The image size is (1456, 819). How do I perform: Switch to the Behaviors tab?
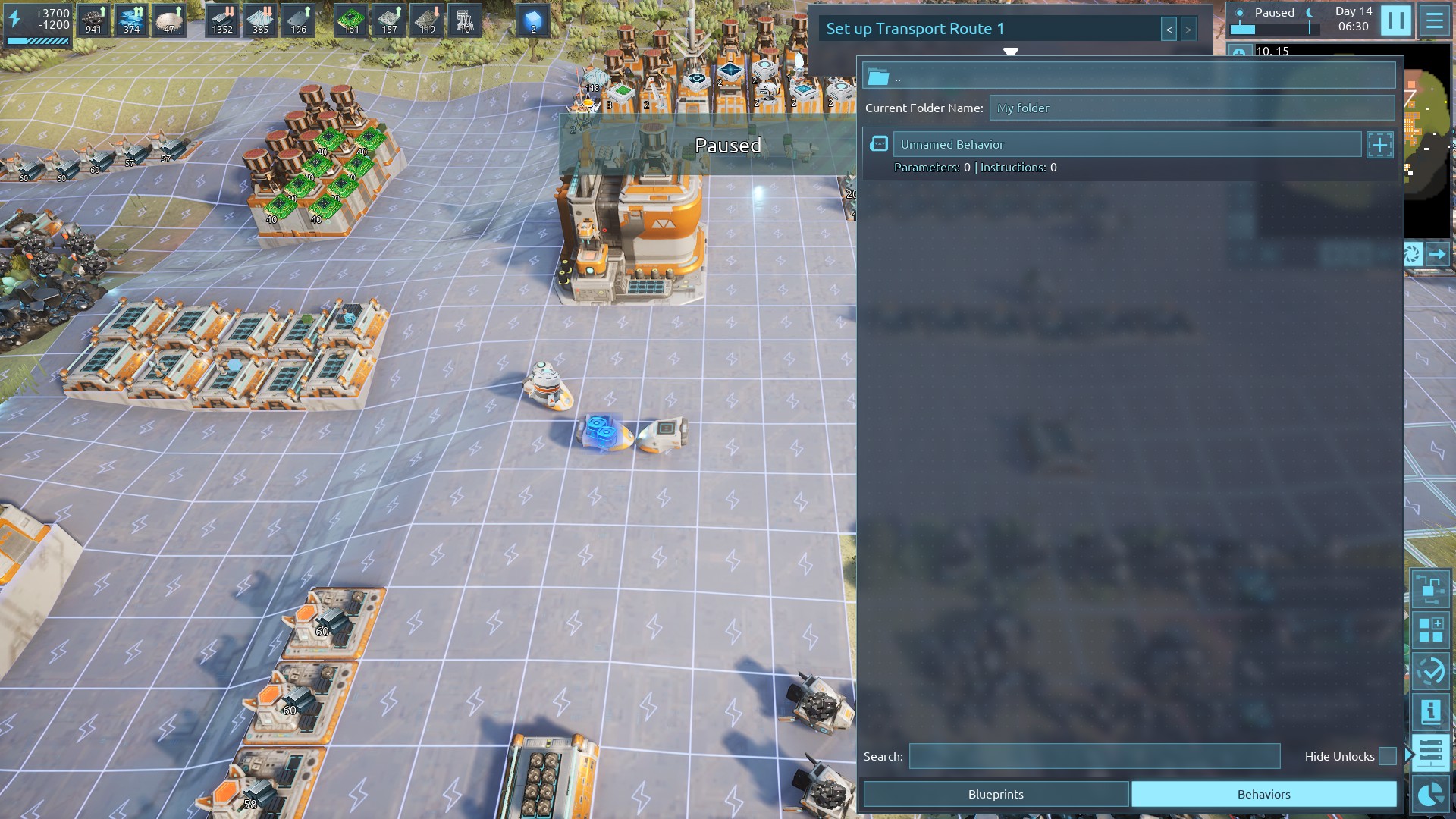(x=1263, y=794)
